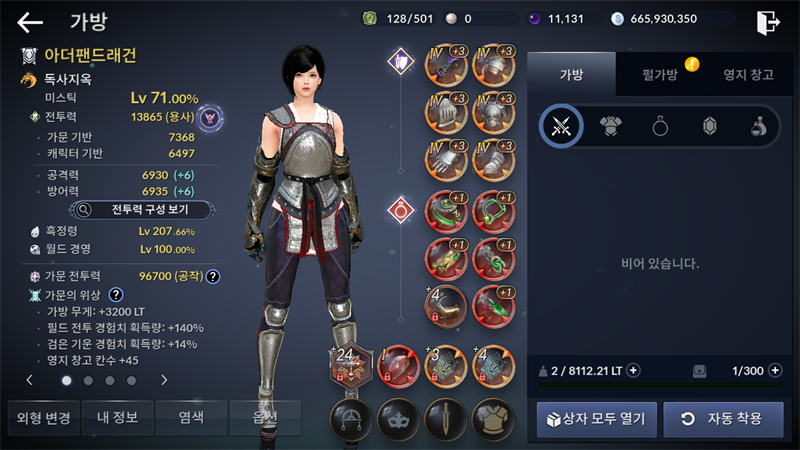
Task: Filter bag by ring accessories
Action: pyautogui.click(x=660, y=125)
